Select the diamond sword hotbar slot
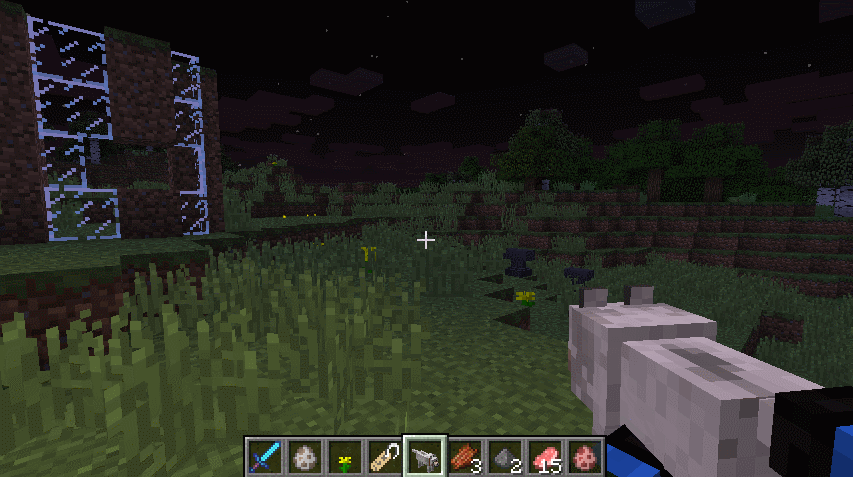Viewport: 853px width, 477px height. coord(265,457)
